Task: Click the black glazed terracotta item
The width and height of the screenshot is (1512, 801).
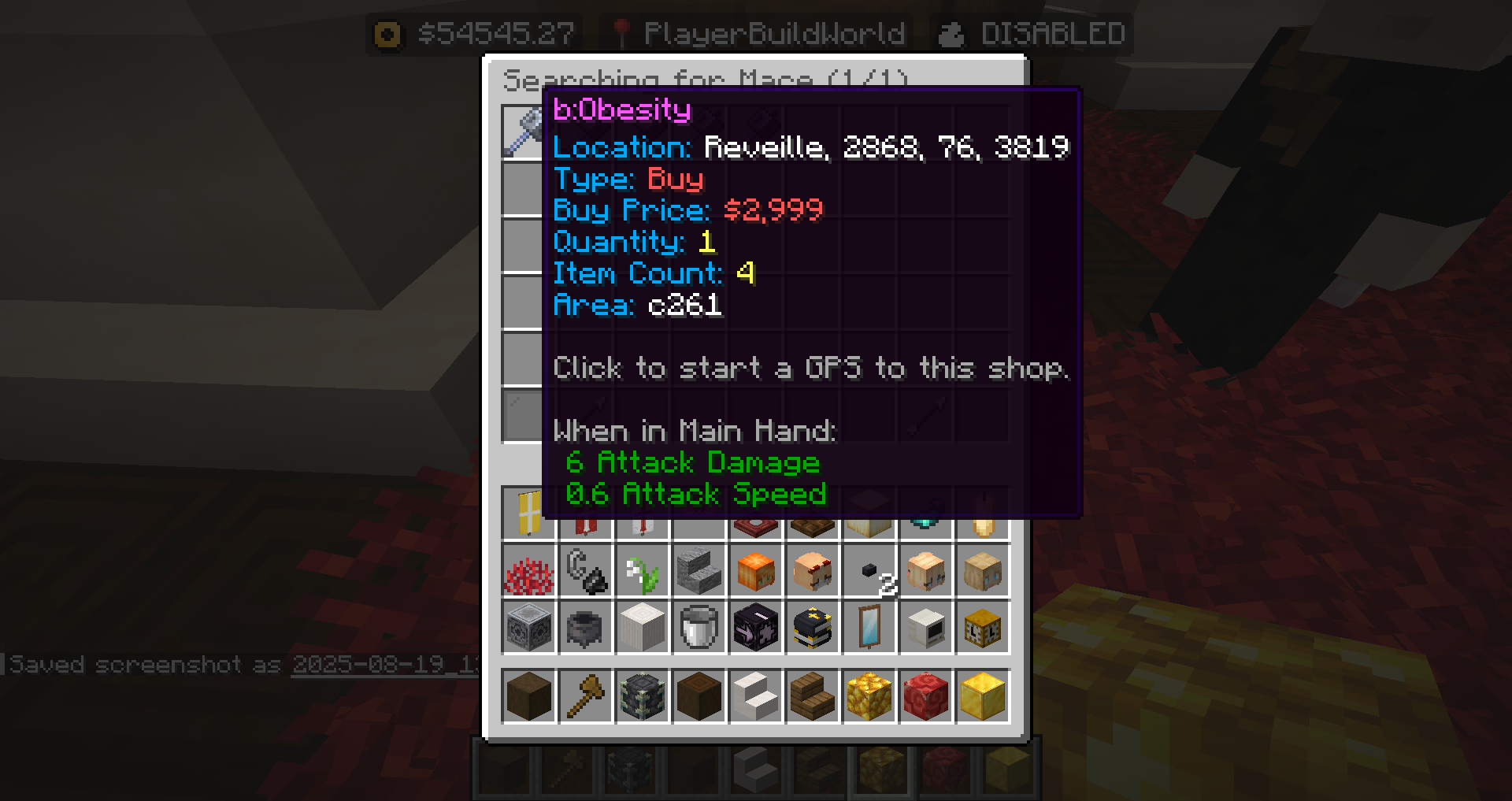Action: [x=754, y=628]
